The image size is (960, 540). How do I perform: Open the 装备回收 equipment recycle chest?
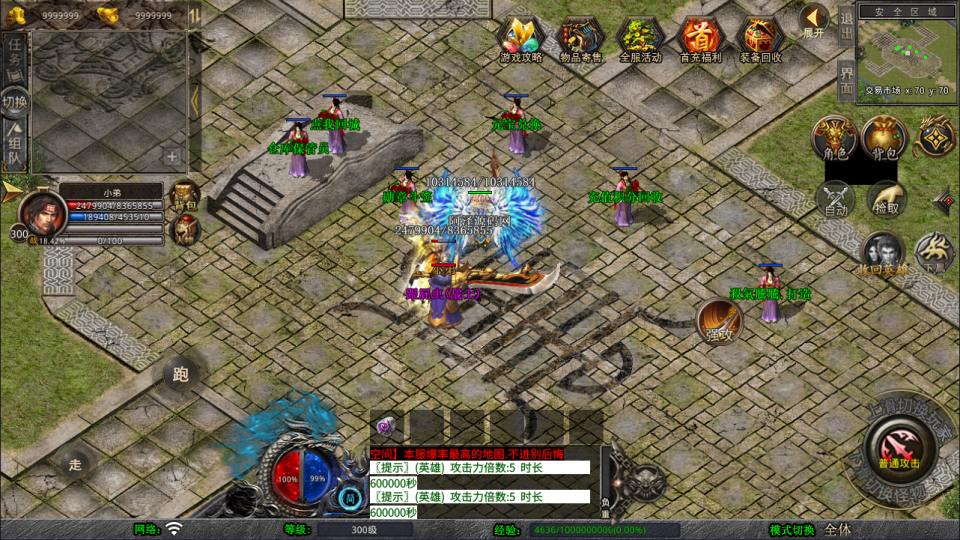tap(759, 40)
